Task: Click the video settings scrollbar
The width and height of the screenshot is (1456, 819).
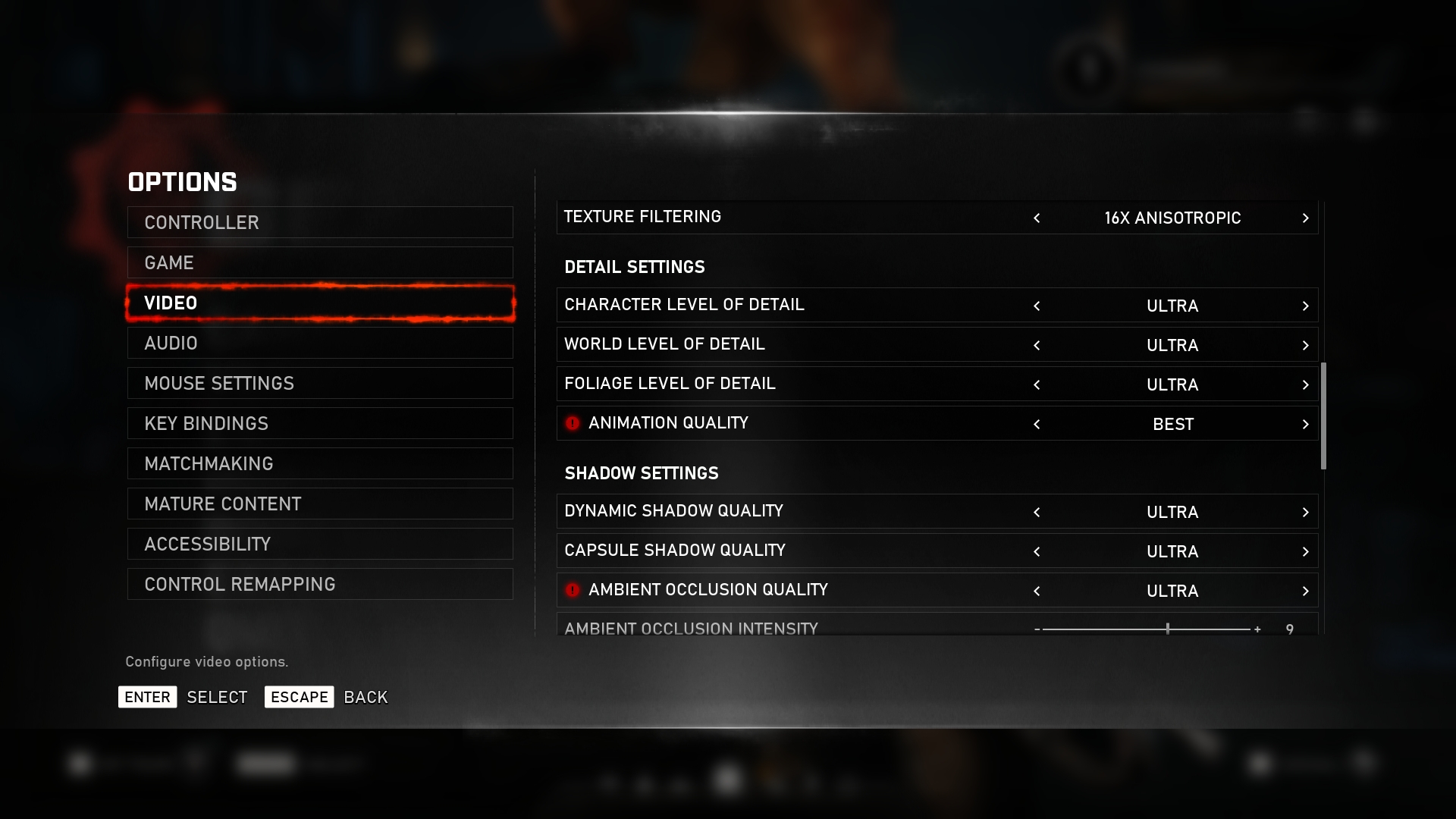Action: pyautogui.click(x=1323, y=416)
